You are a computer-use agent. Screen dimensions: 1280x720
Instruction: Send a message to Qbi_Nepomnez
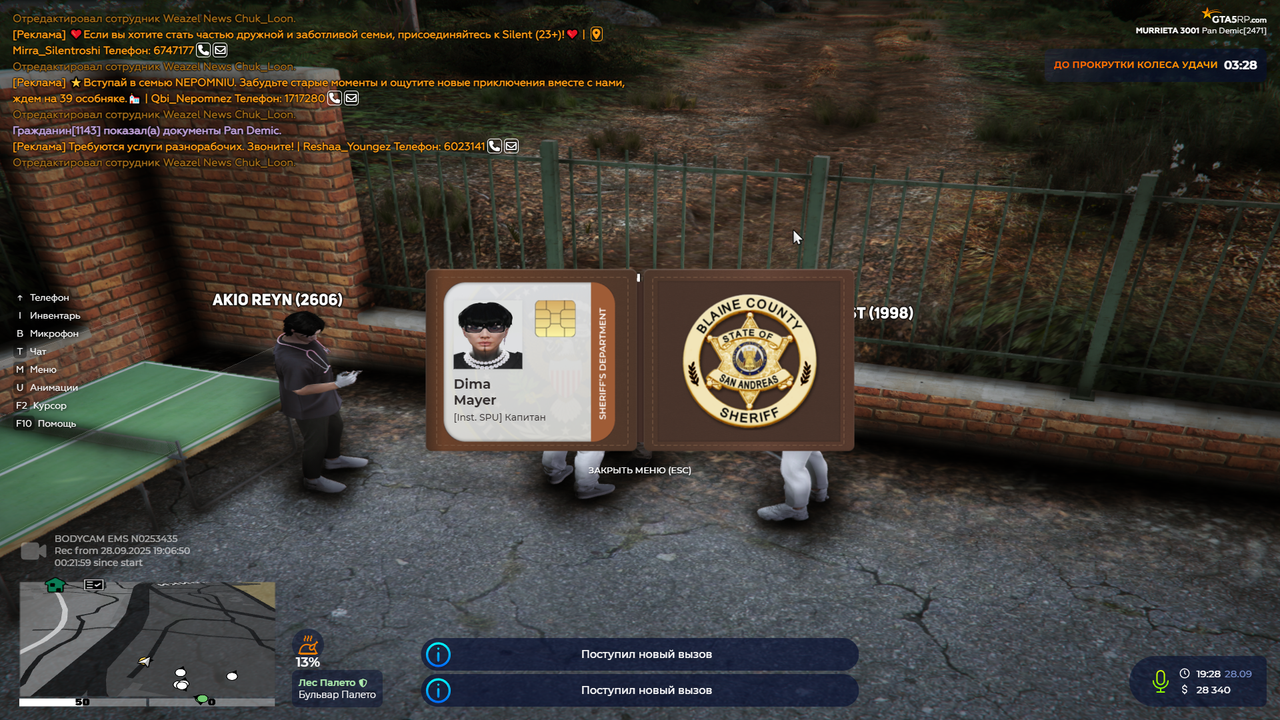click(351, 98)
